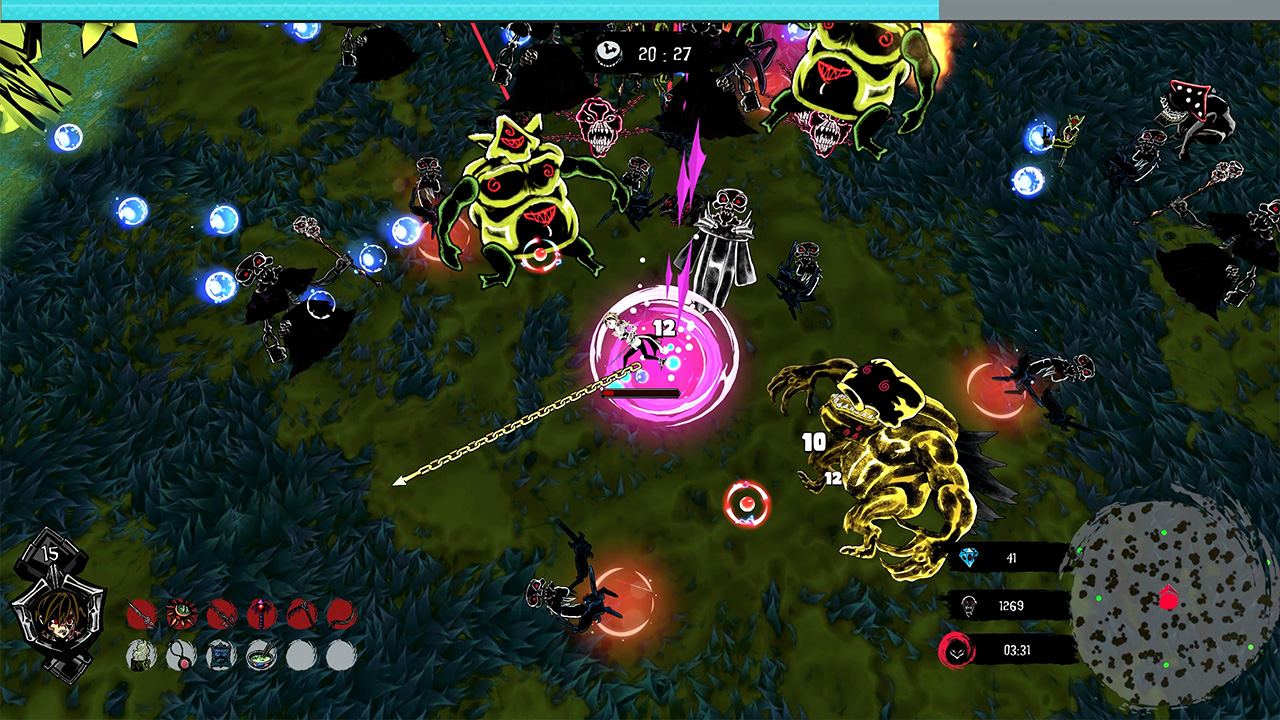Toggle the throwing blade weapon slot
This screenshot has height=720, width=1280.
pos(301,612)
